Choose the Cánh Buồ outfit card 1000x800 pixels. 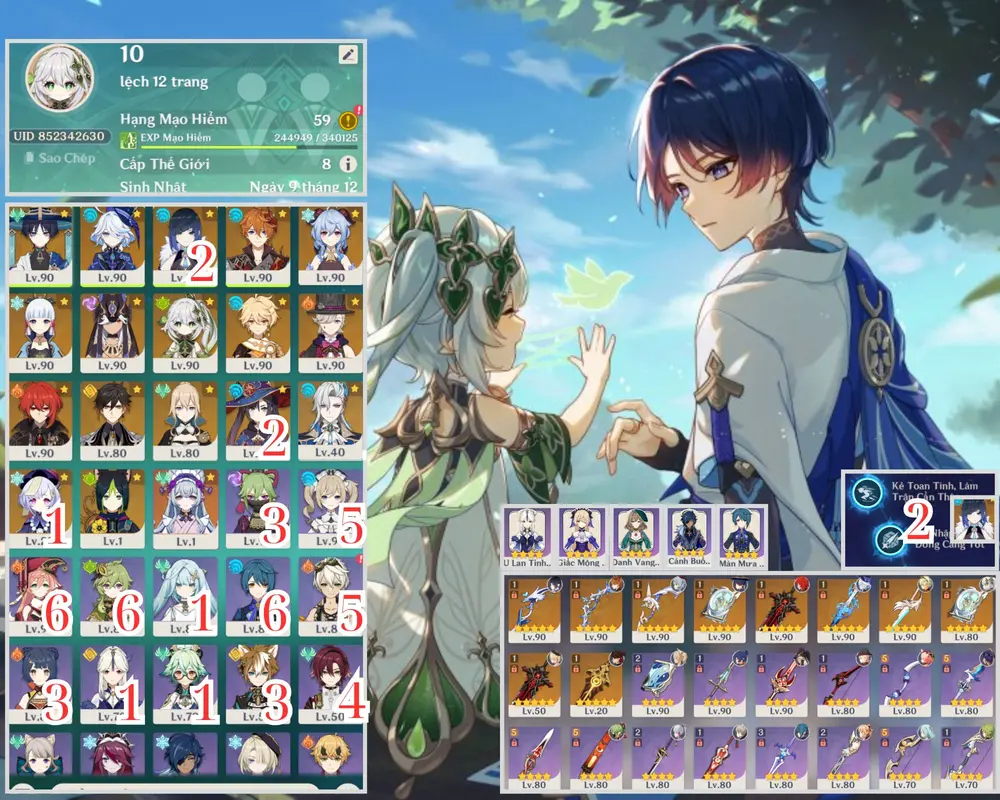(x=689, y=531)
